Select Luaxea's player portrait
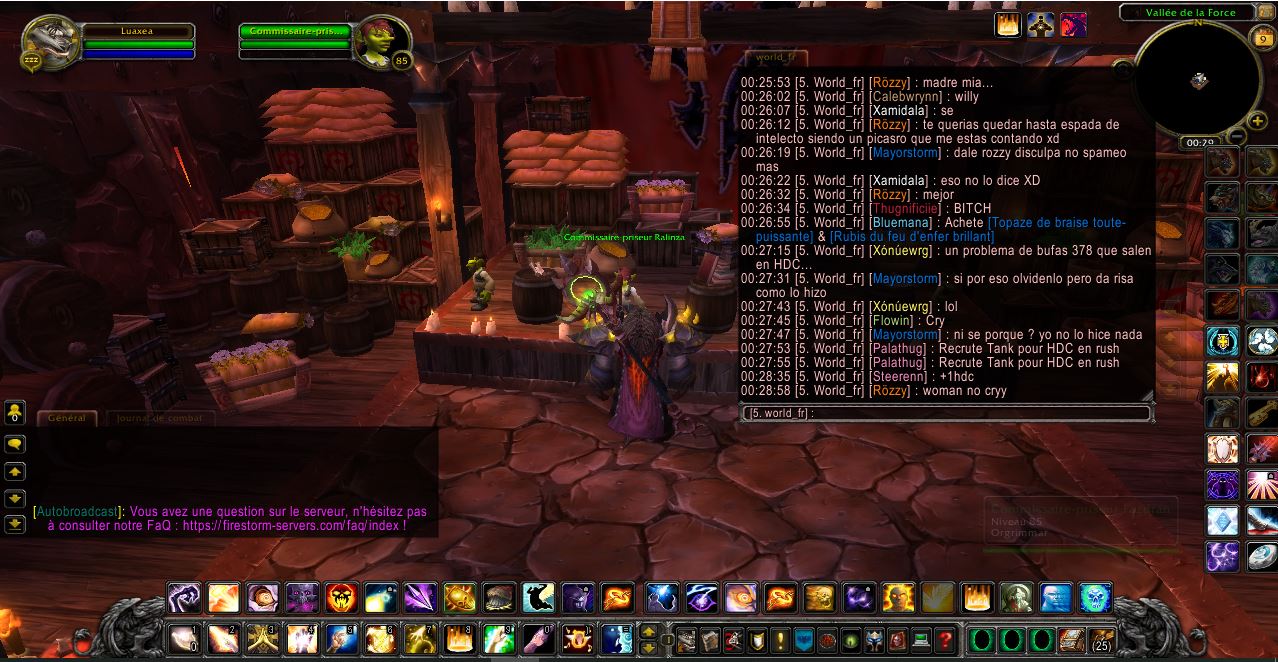 coord(44,43)
